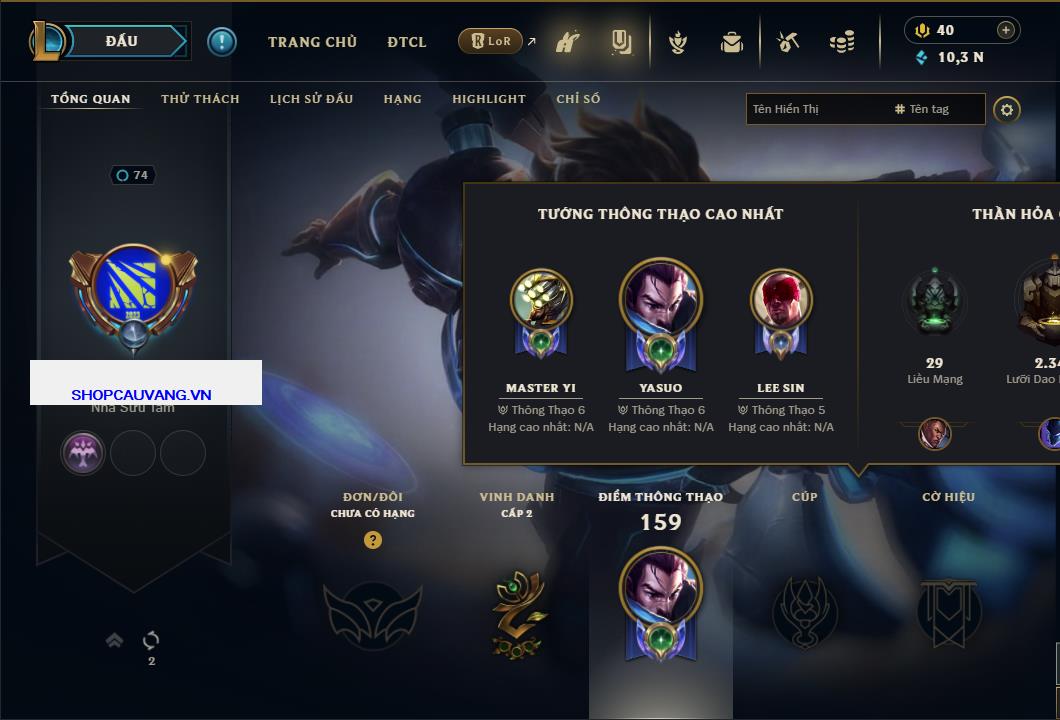Select the TỔNG QUAN overview tab
Image resolution: width=1060 pixels, height=720 pixels.
pos(90,99)
